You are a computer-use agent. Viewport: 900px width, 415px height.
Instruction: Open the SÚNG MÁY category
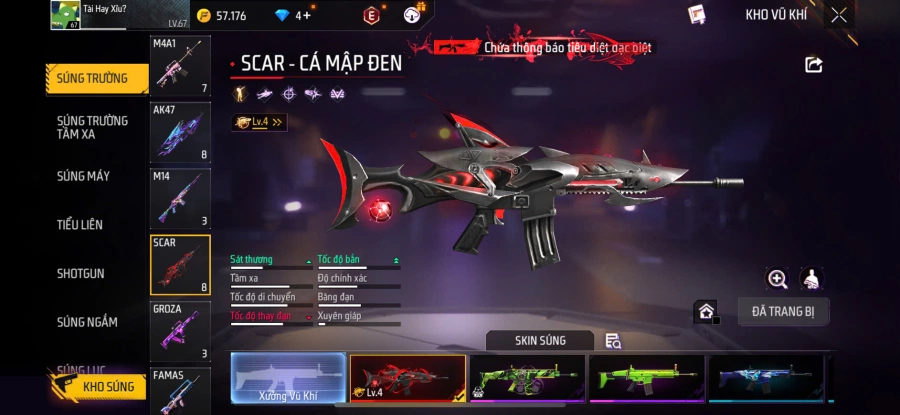[x=84, y=177]
